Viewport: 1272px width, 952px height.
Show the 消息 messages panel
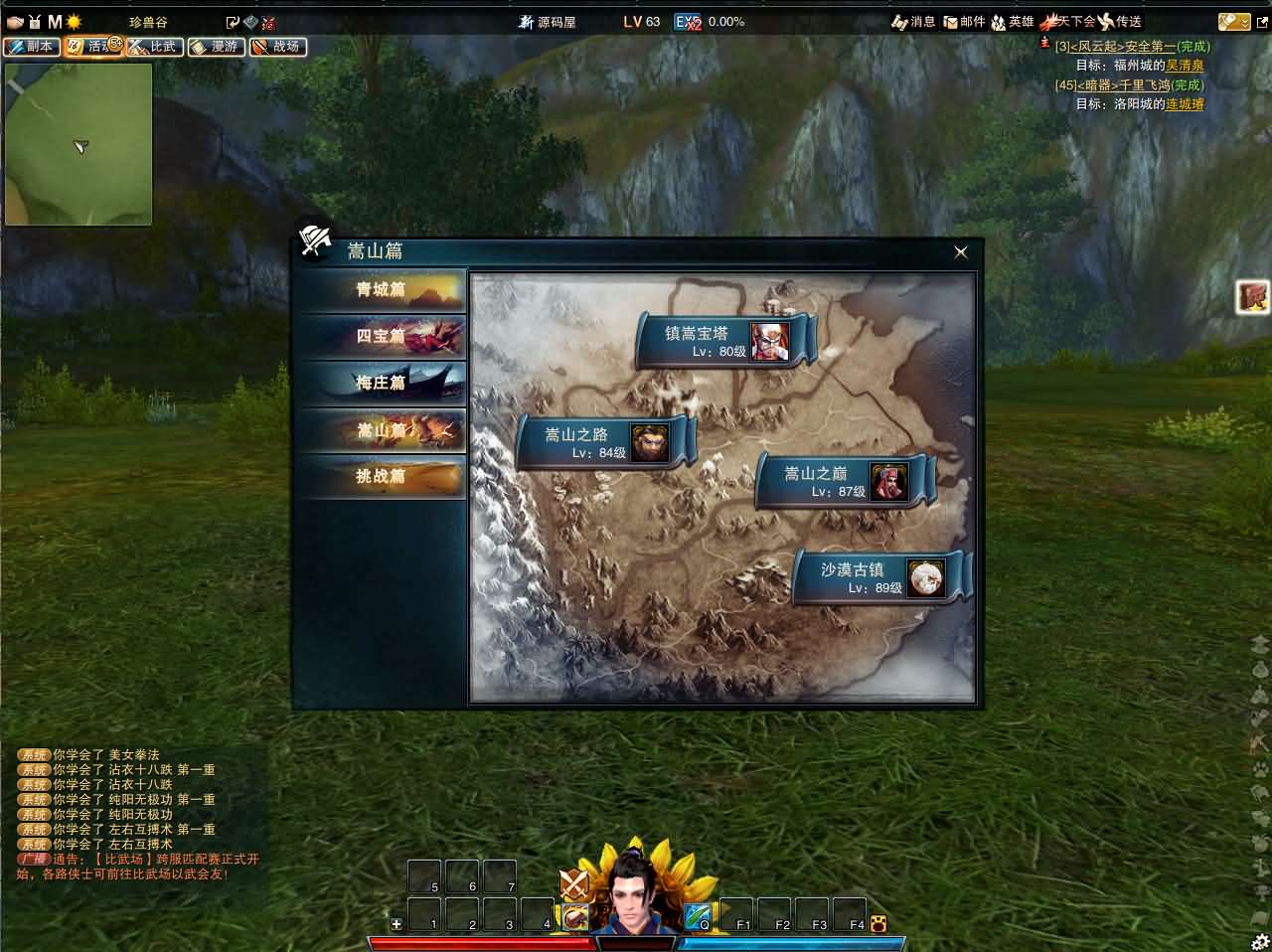(914, 22)
